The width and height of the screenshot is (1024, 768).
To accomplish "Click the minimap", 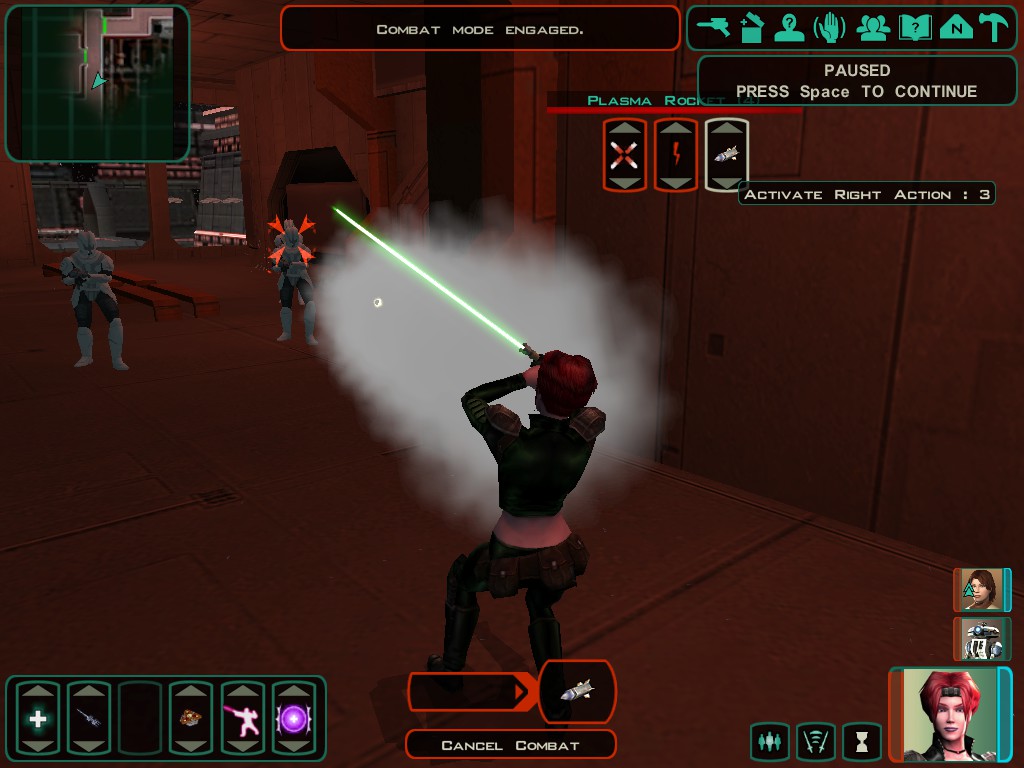I will pos(97,83).
